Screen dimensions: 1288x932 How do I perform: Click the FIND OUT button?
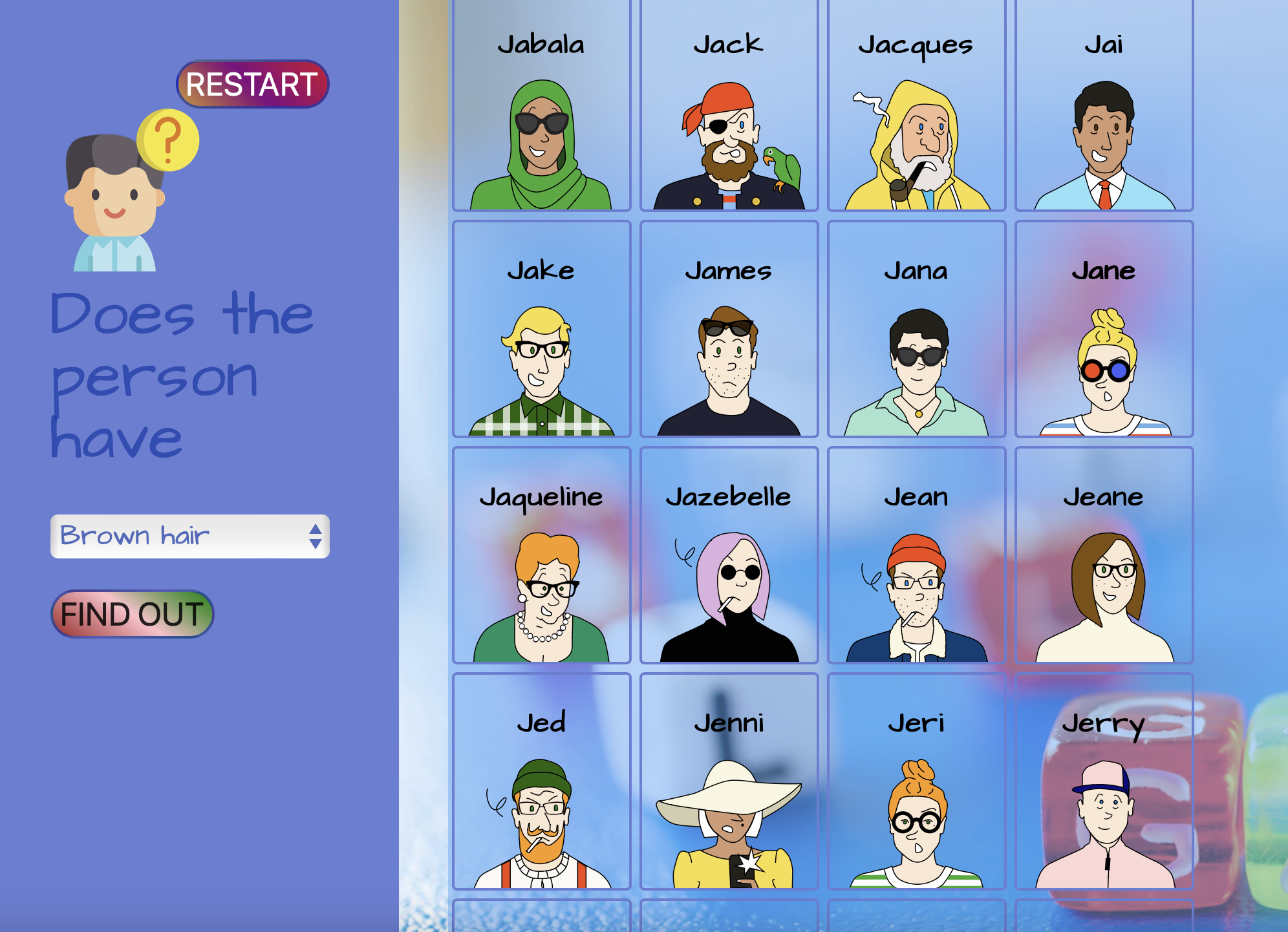click(x=131, y=614)
